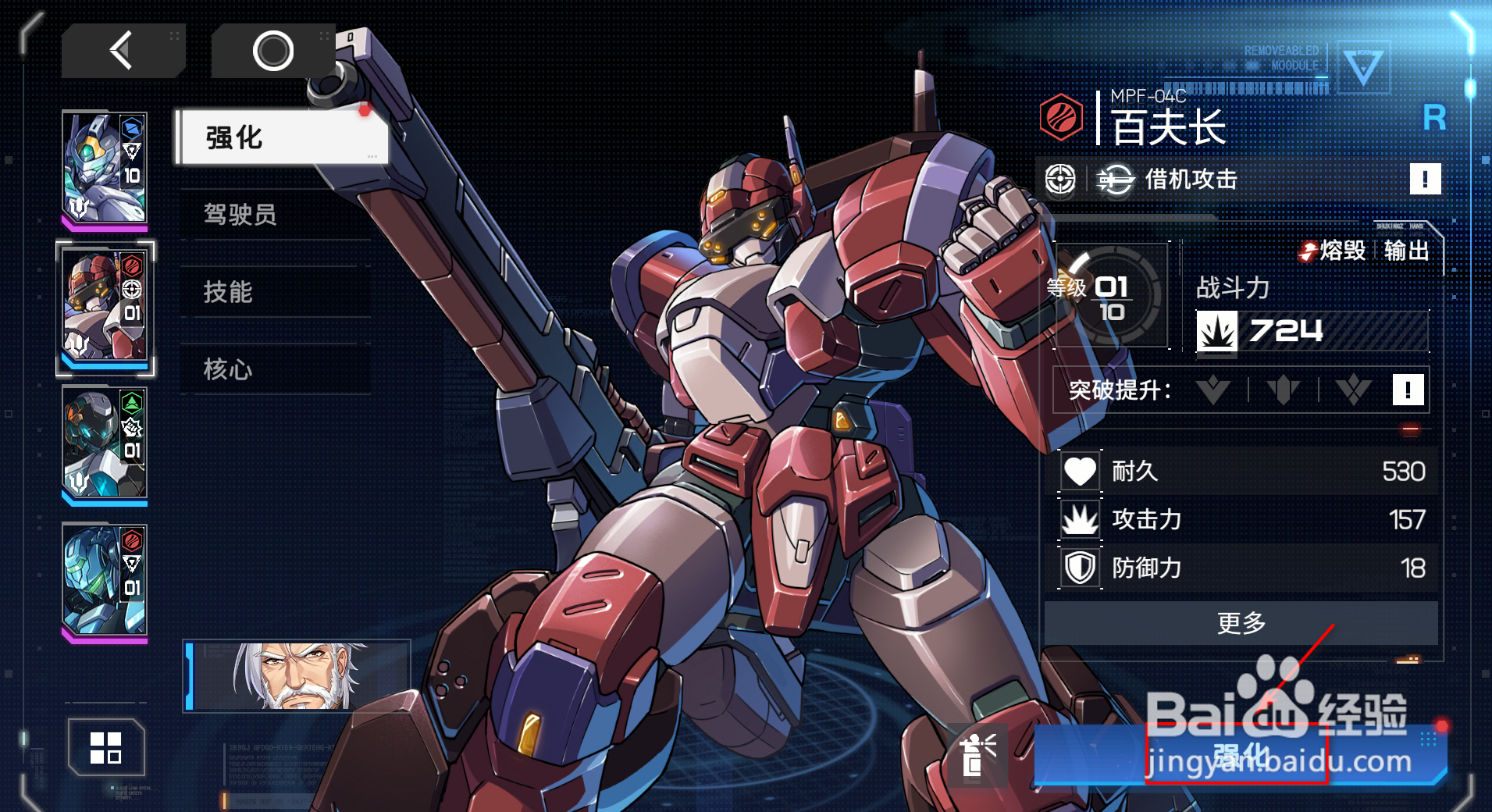The image size is (1492, 812).
Task: Tap the spray can paint icon
Action: tap(977, 755)
